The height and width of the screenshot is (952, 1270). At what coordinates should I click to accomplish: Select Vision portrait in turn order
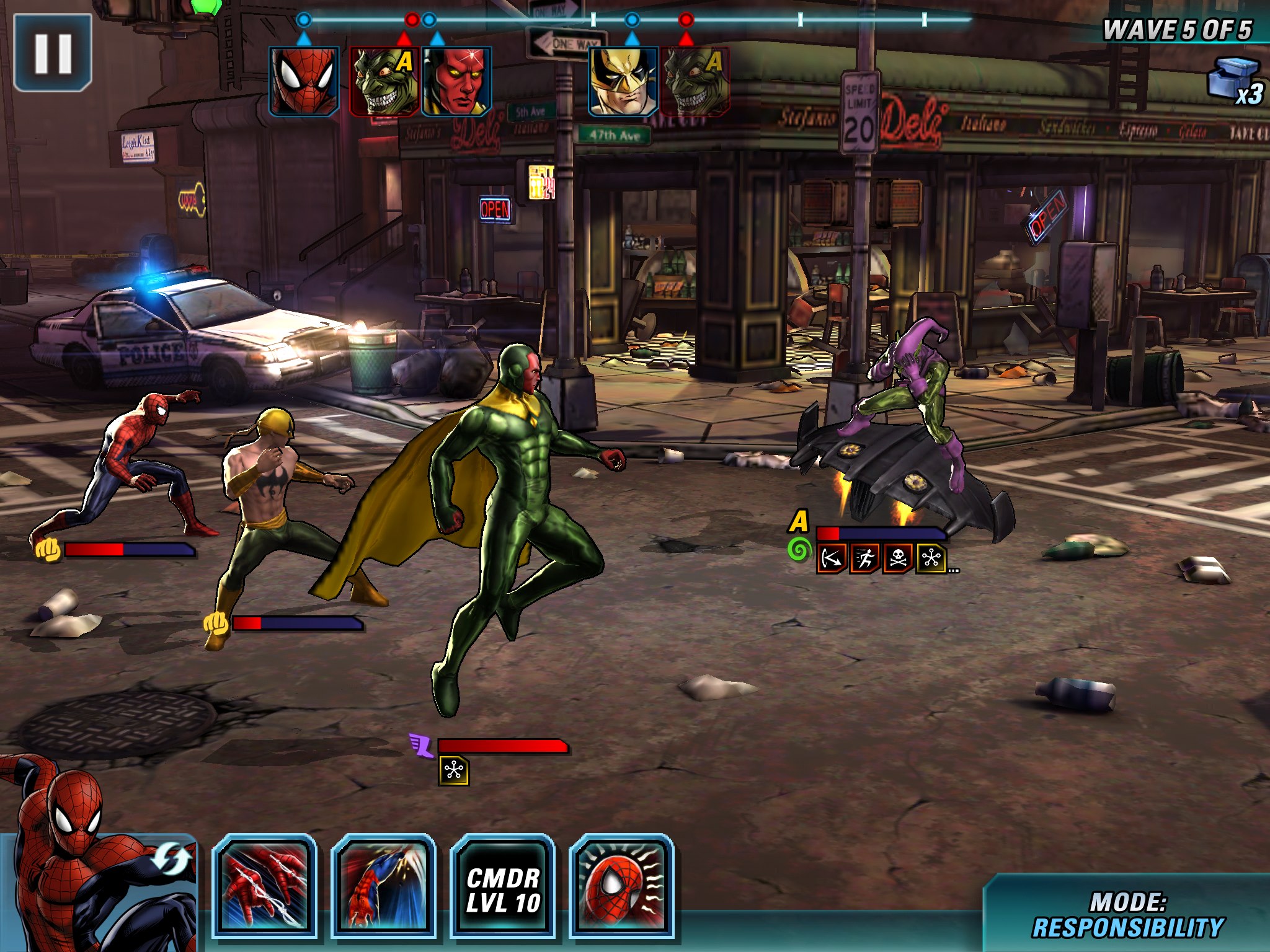457,81
